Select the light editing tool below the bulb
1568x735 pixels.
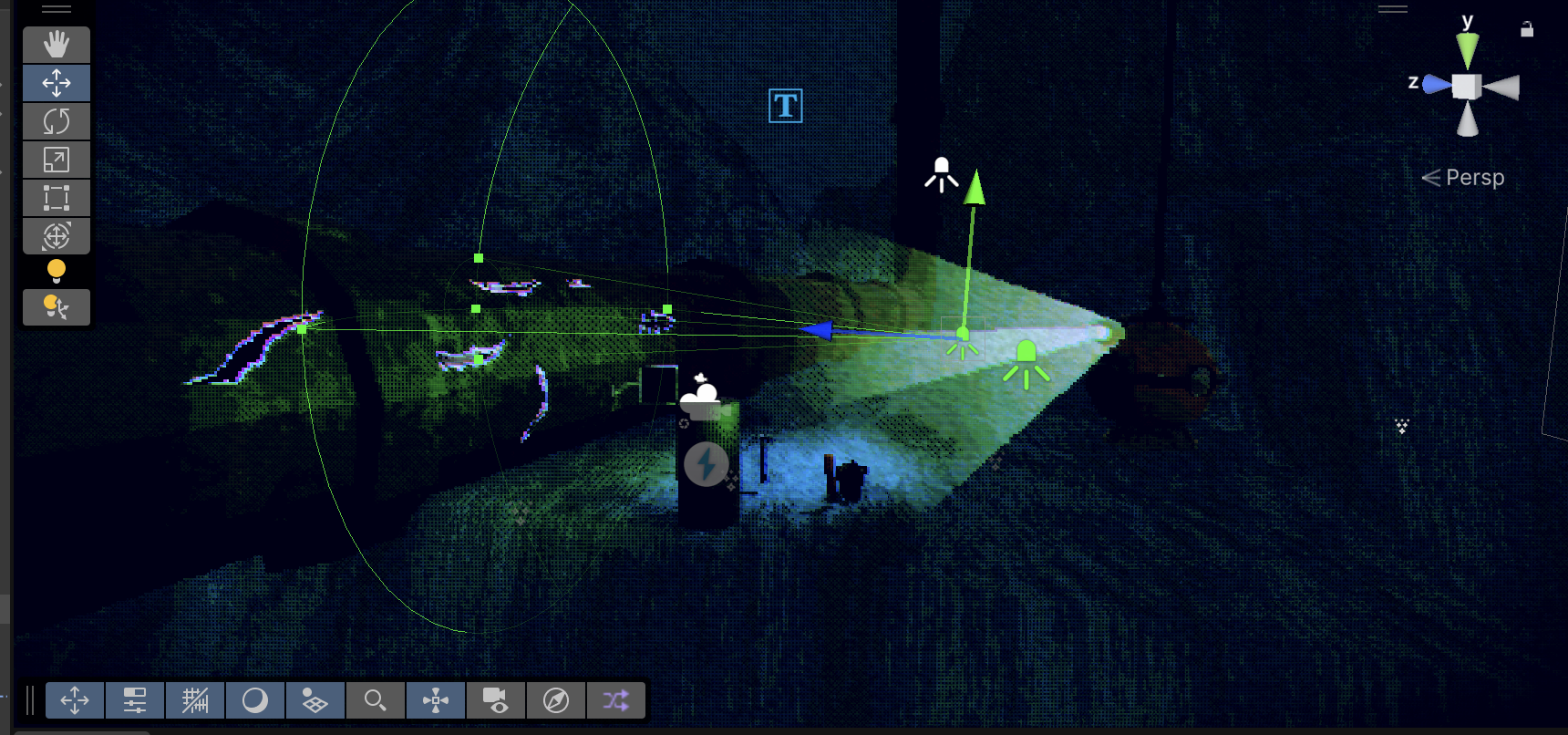[56, 306]
